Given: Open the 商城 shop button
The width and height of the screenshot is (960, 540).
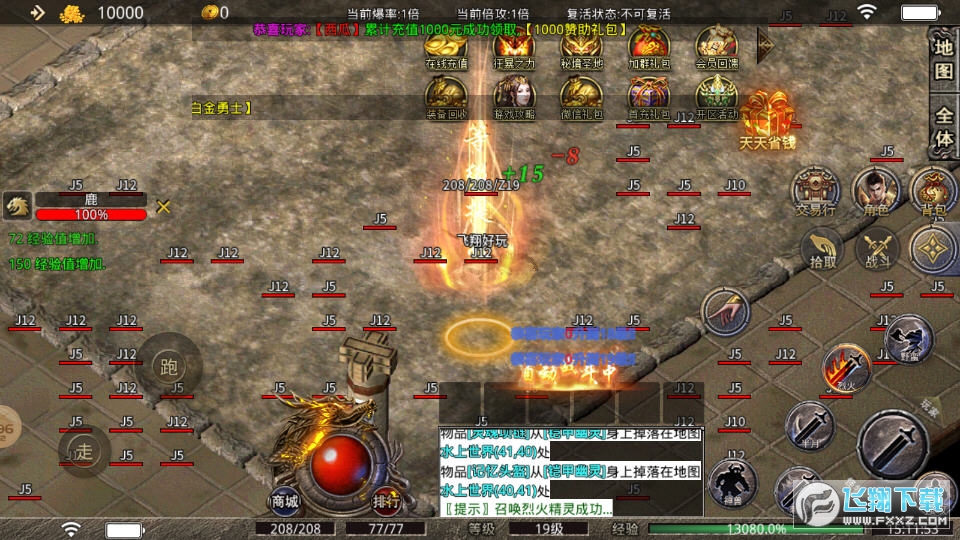Looking at the screenshot, I should [285, 500].
